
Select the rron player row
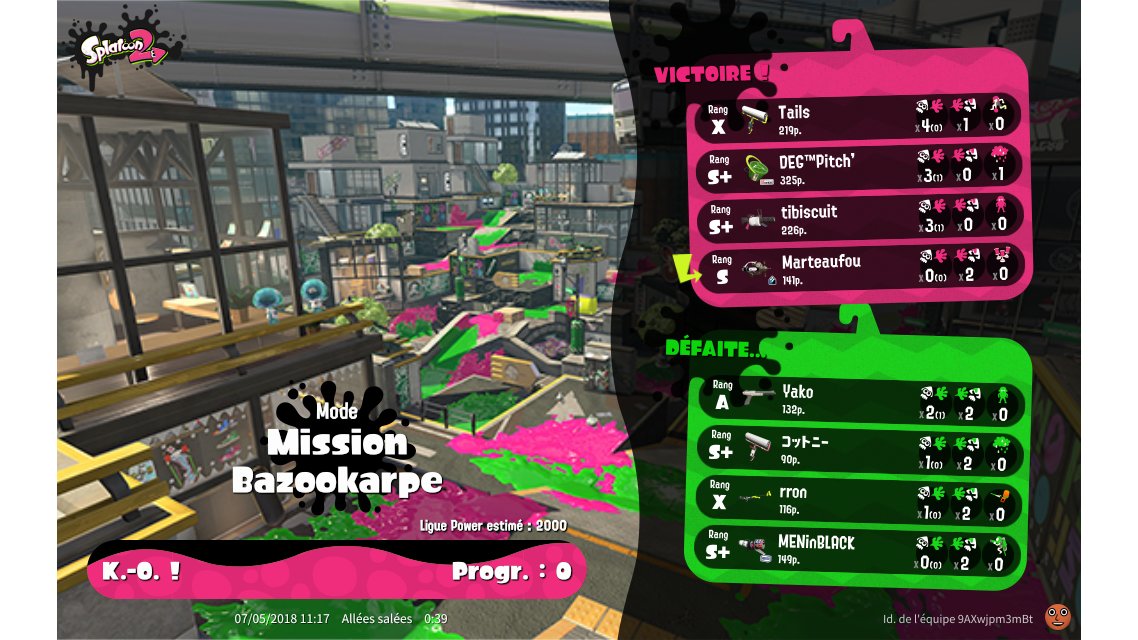858,500
